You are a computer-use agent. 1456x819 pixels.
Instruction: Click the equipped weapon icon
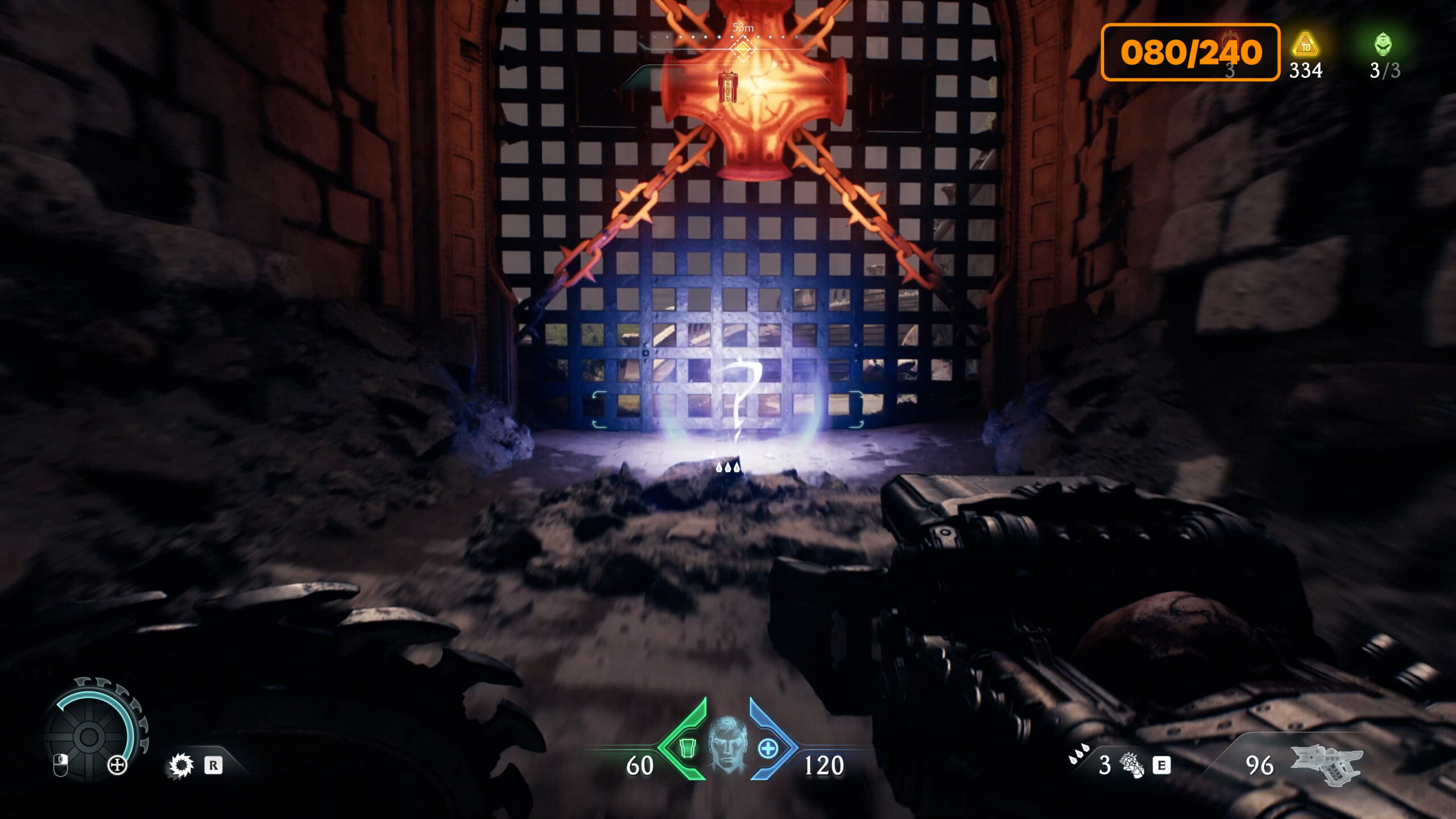(1327, 763)
